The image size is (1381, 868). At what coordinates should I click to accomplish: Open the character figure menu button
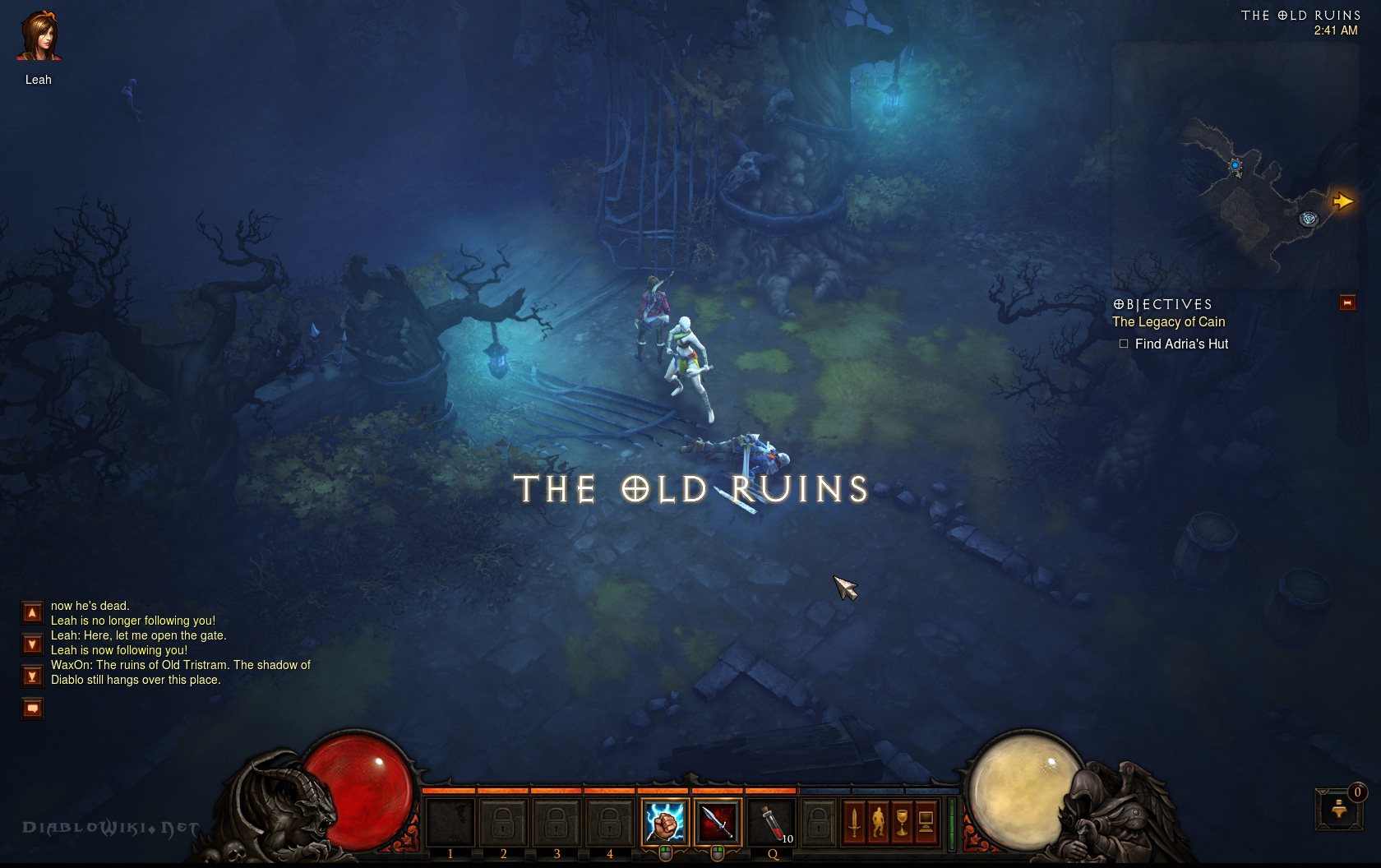878,821
